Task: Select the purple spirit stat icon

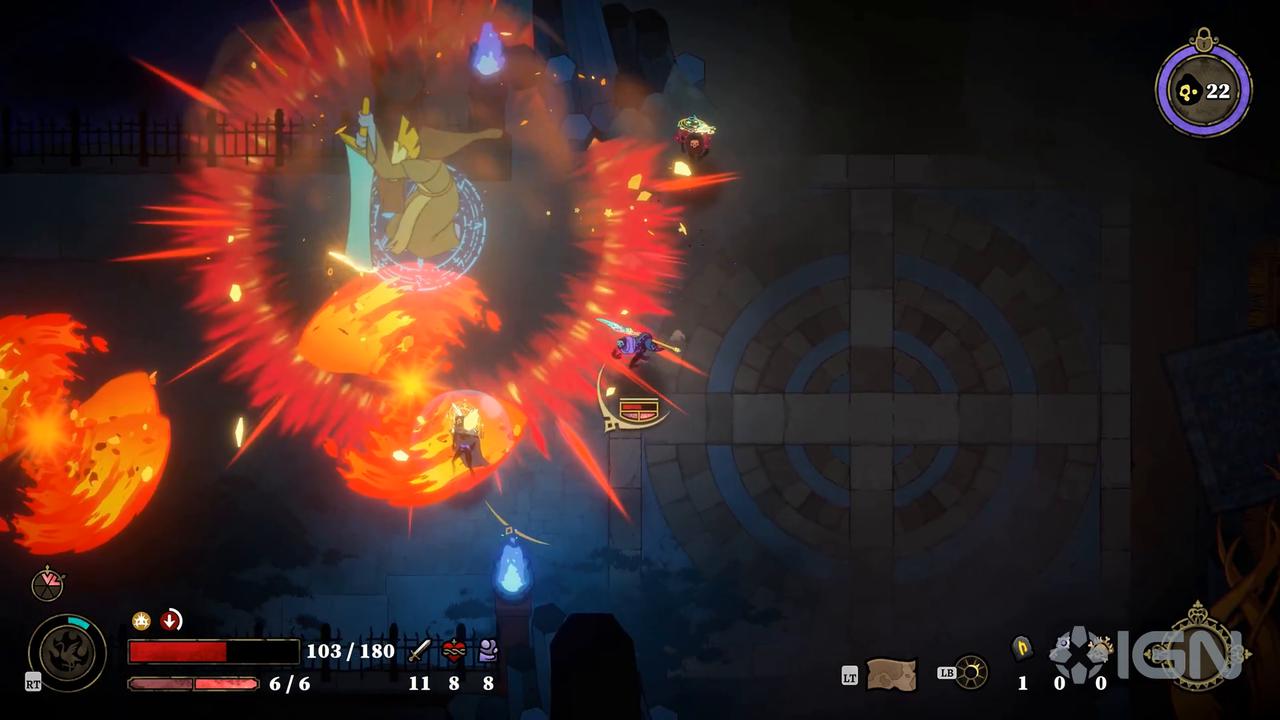Action: tap(488, 651)
